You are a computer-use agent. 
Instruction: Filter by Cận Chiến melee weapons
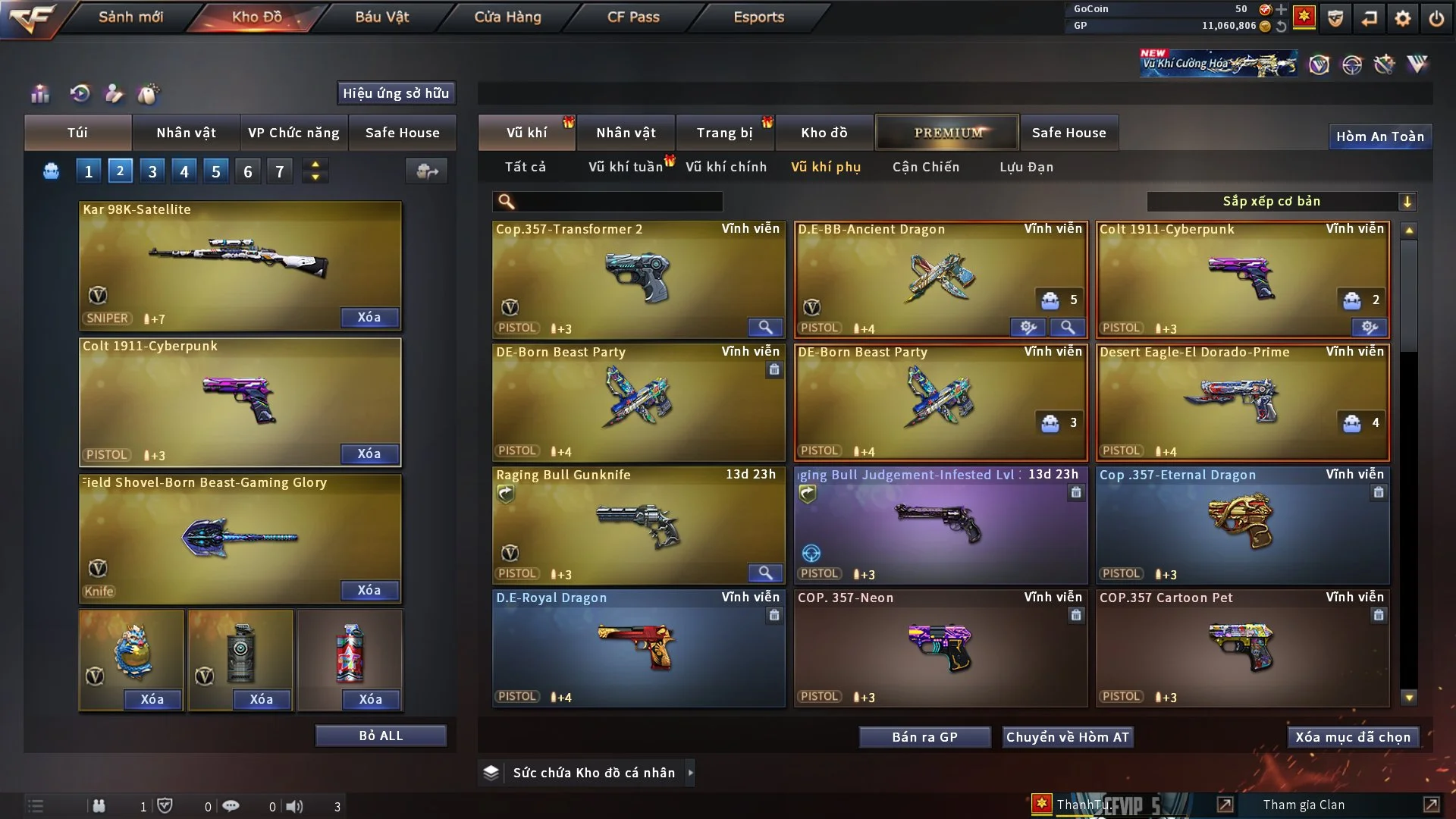[925, 167]
